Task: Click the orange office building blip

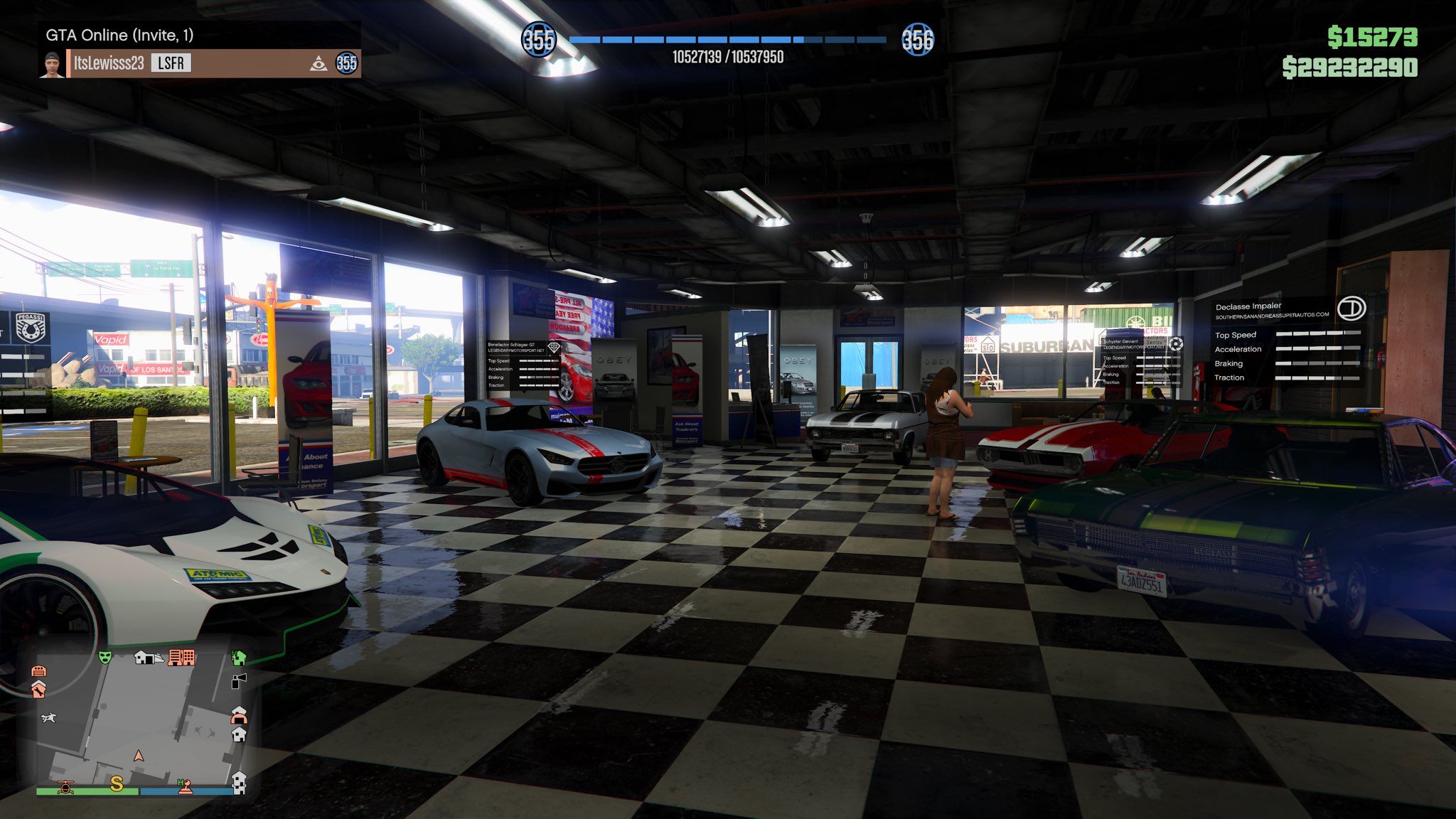Action: [x=181, y=658]
